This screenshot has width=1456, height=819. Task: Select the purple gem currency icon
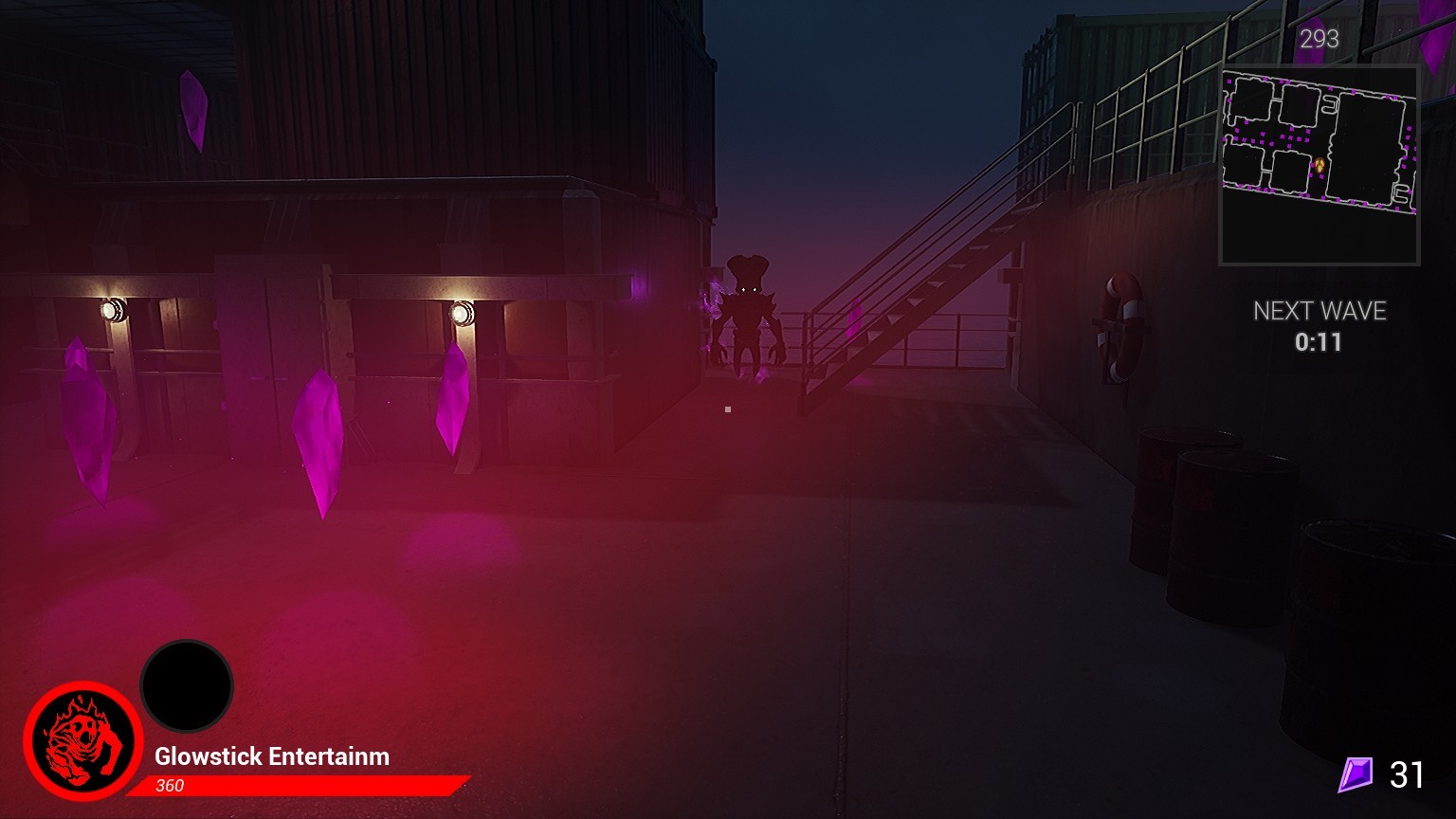click(x=1356, y=775)
